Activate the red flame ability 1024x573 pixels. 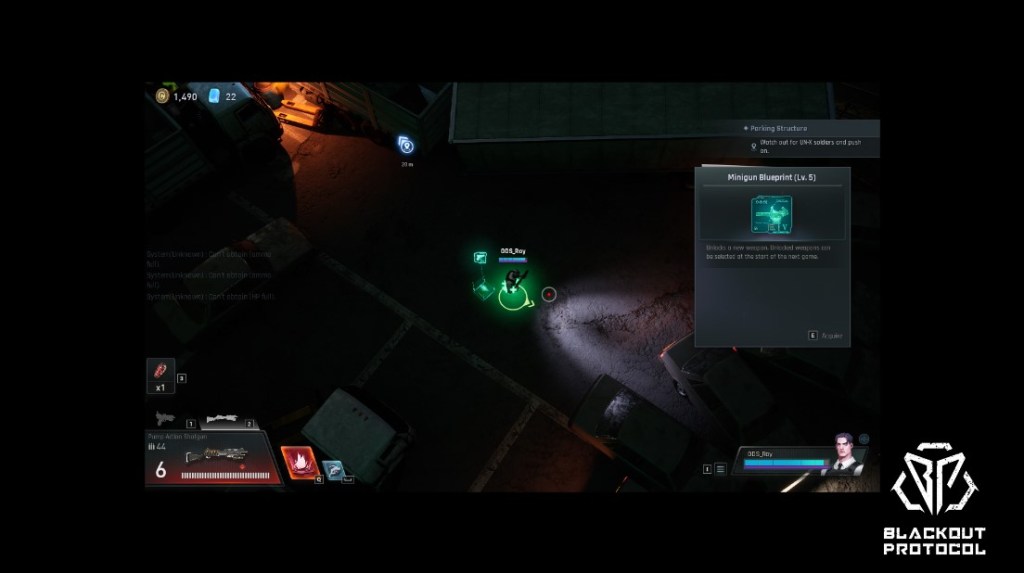coord(297,464)
